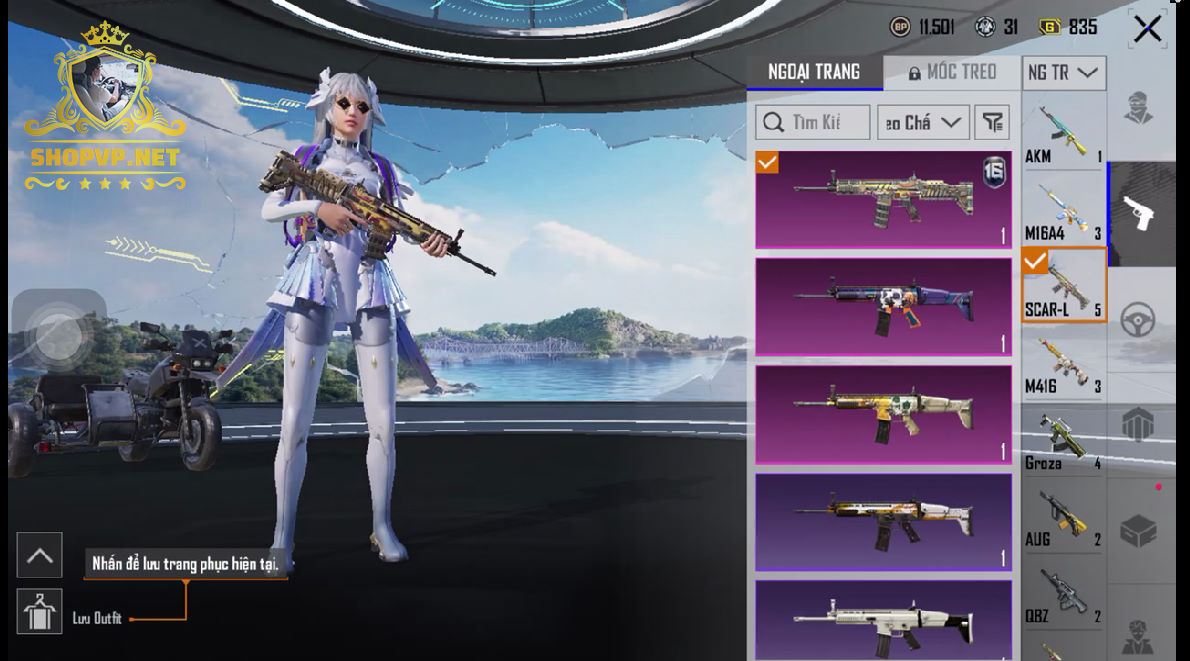1190x661 pixels.
Task: Pick the Groza weapon category
Action: click(1063, 440)
